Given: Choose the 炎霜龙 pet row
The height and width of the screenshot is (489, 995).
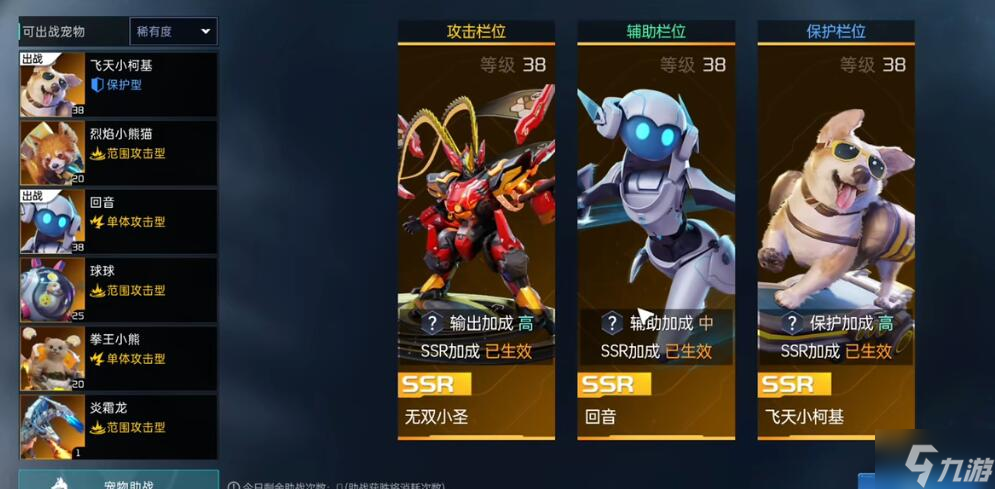Looking at the screenshot, I should [118, 427].
